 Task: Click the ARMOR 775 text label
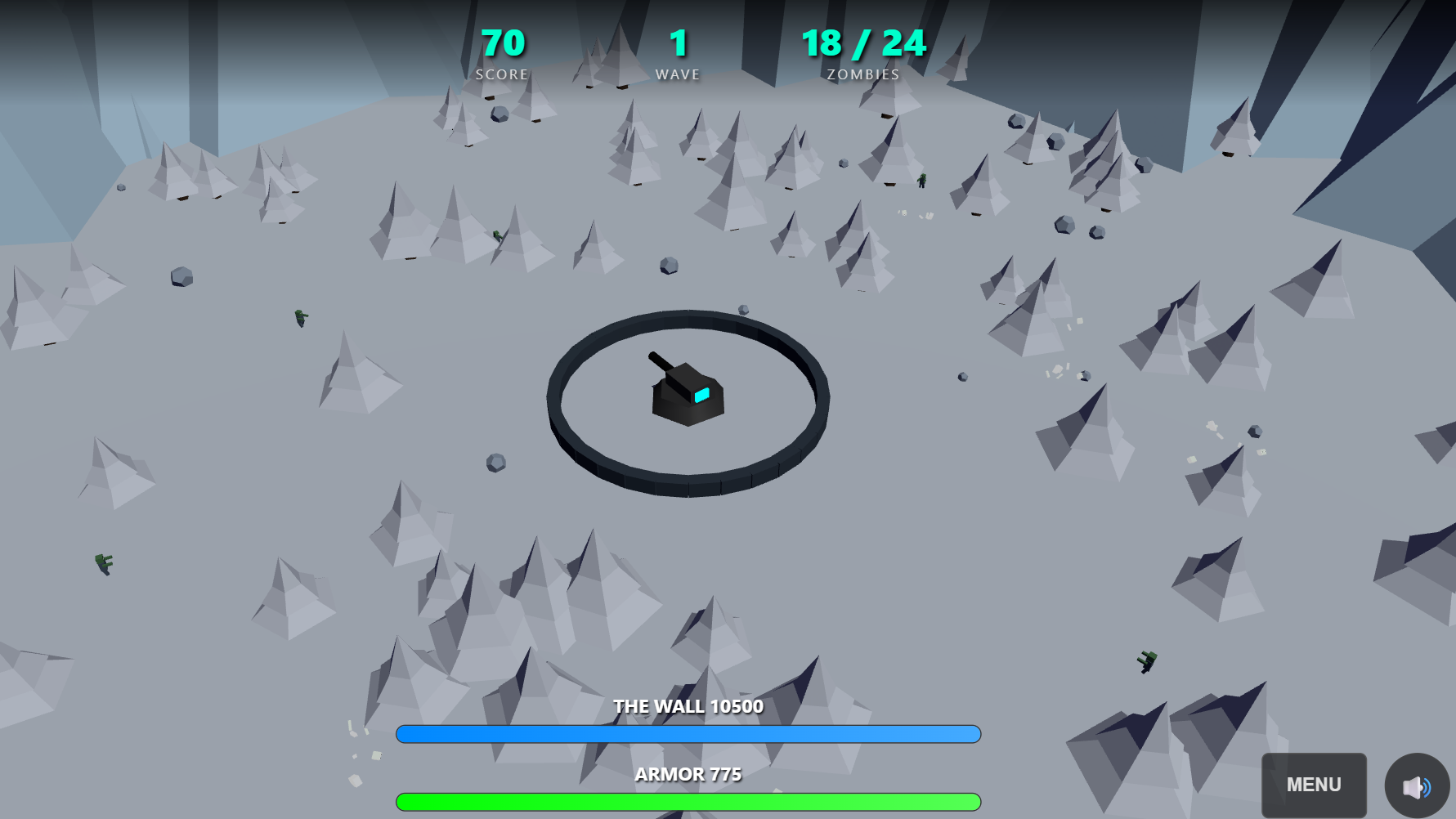pyautogui.click(x=687, y=774)
